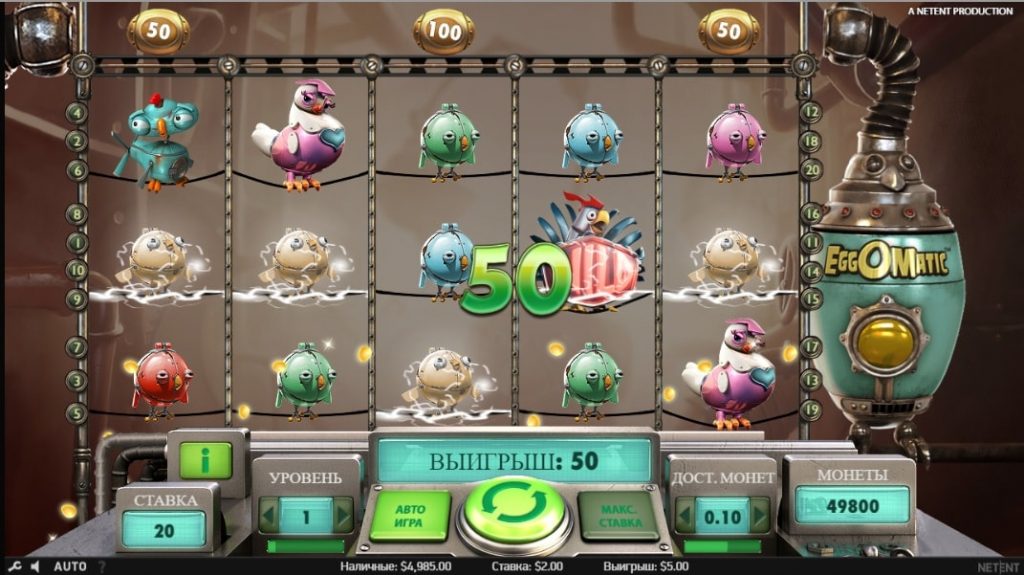Toggle the speaker sound icon
Viewport: 1024px width, 575px height.
(33, 566)
